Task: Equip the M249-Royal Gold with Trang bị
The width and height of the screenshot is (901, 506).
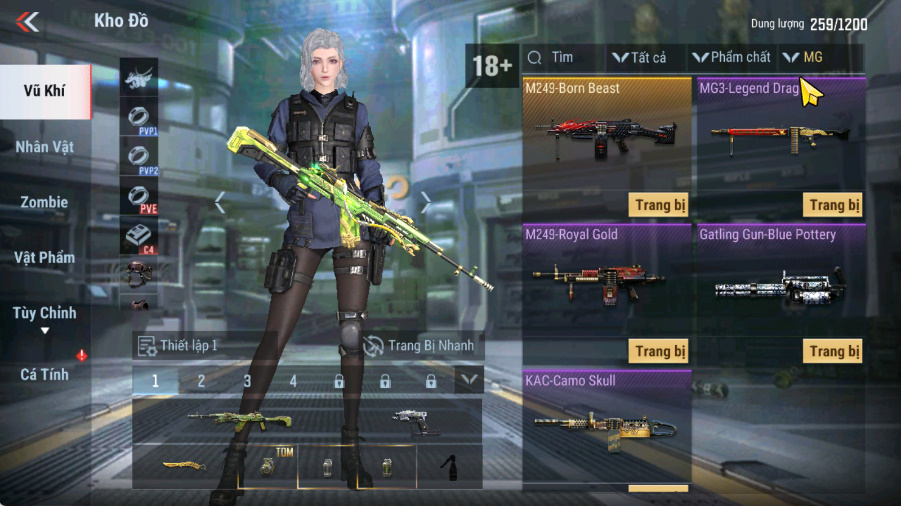Action: pos(659,351)
